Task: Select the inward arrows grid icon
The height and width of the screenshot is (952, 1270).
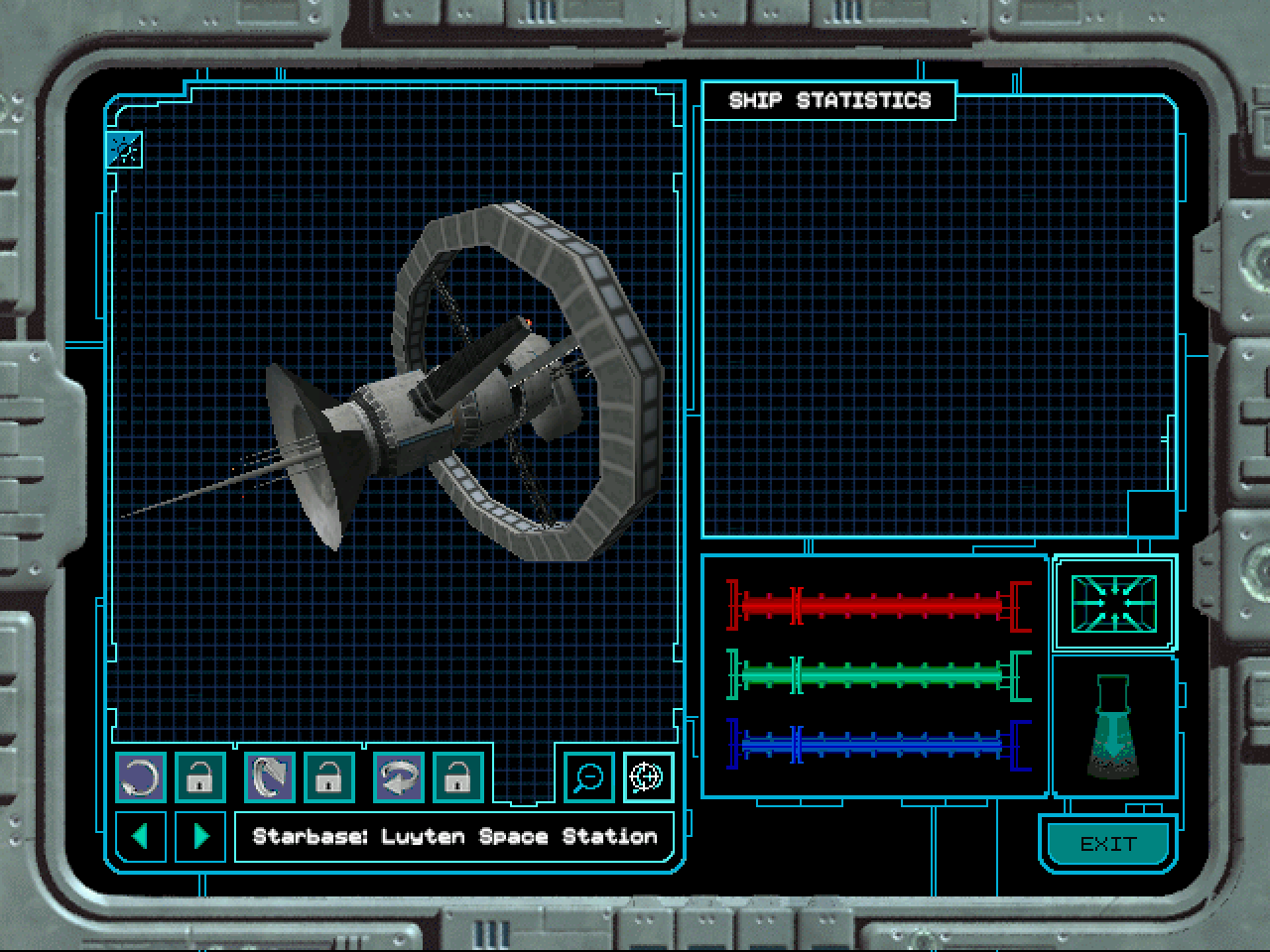Action: [x=1114, y=603]
